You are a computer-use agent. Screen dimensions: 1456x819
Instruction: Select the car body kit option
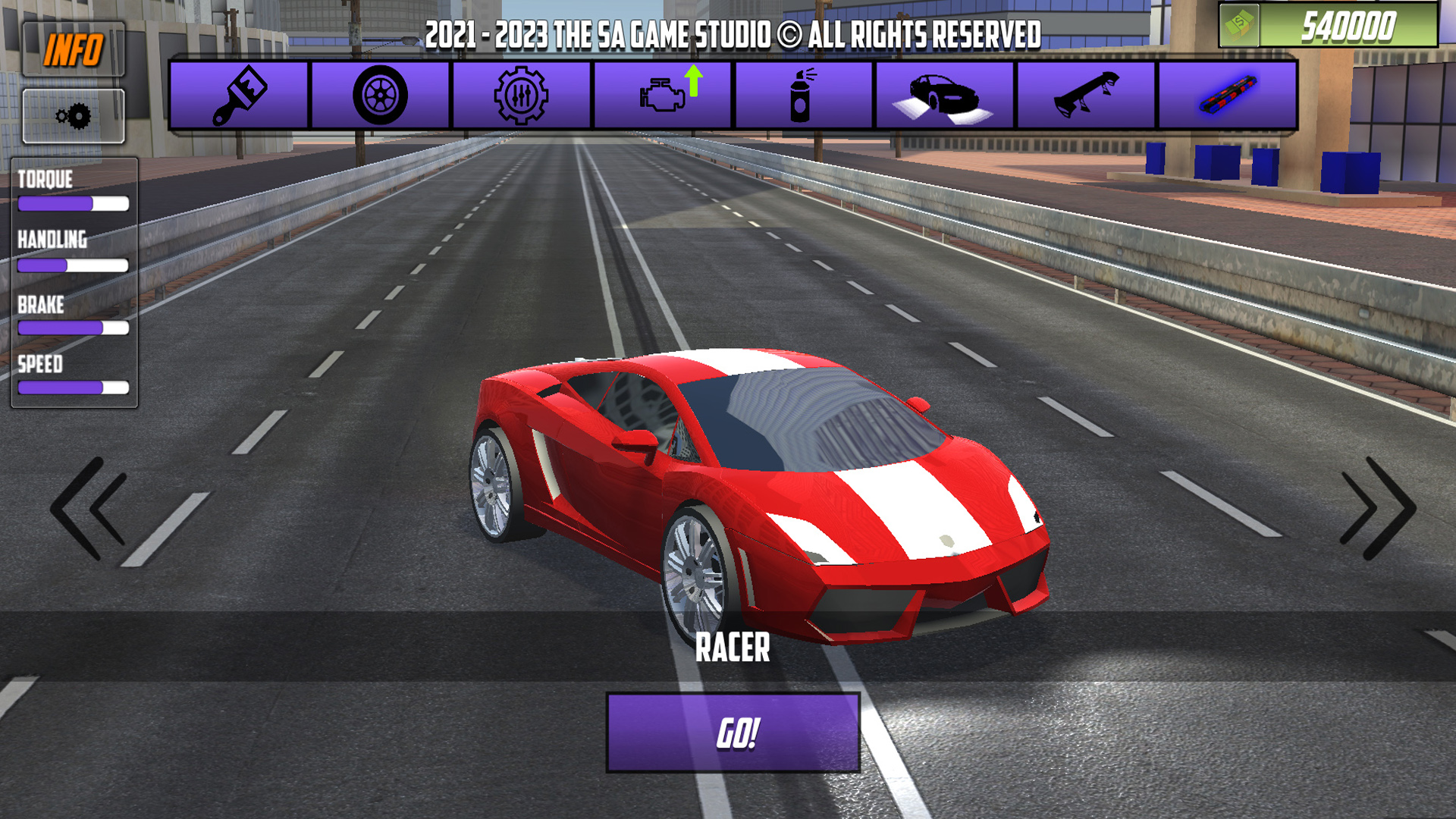[945, 95]
